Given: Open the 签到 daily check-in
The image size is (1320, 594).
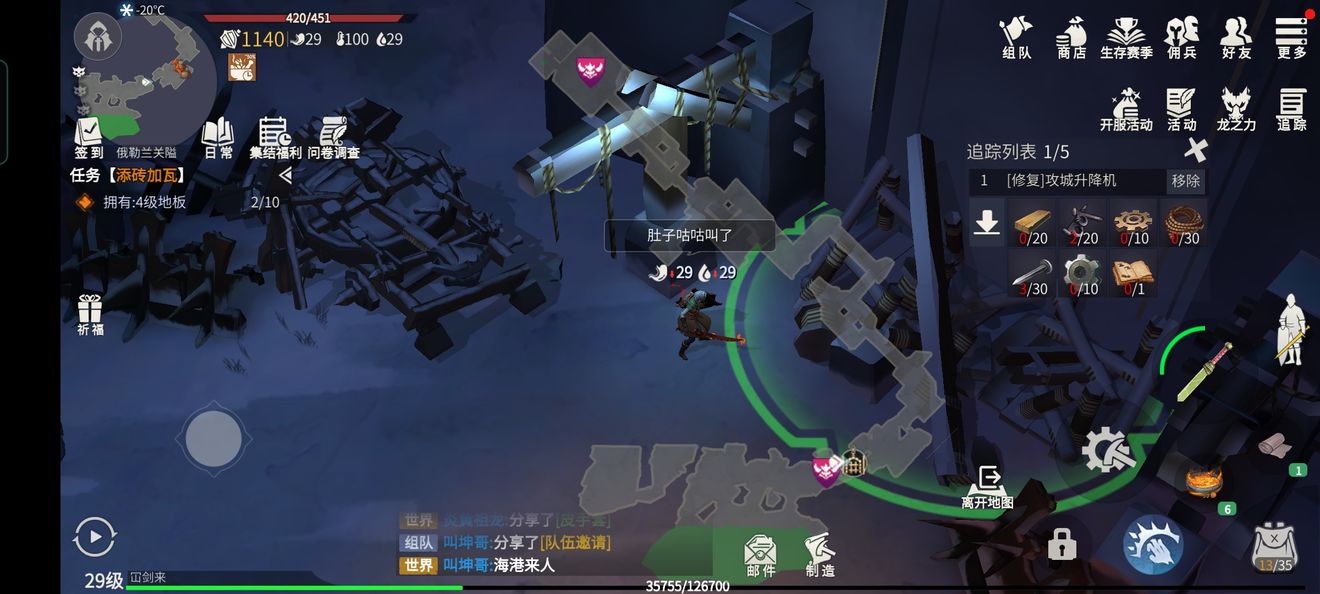Looking at the screenshot, I should 89,137.
